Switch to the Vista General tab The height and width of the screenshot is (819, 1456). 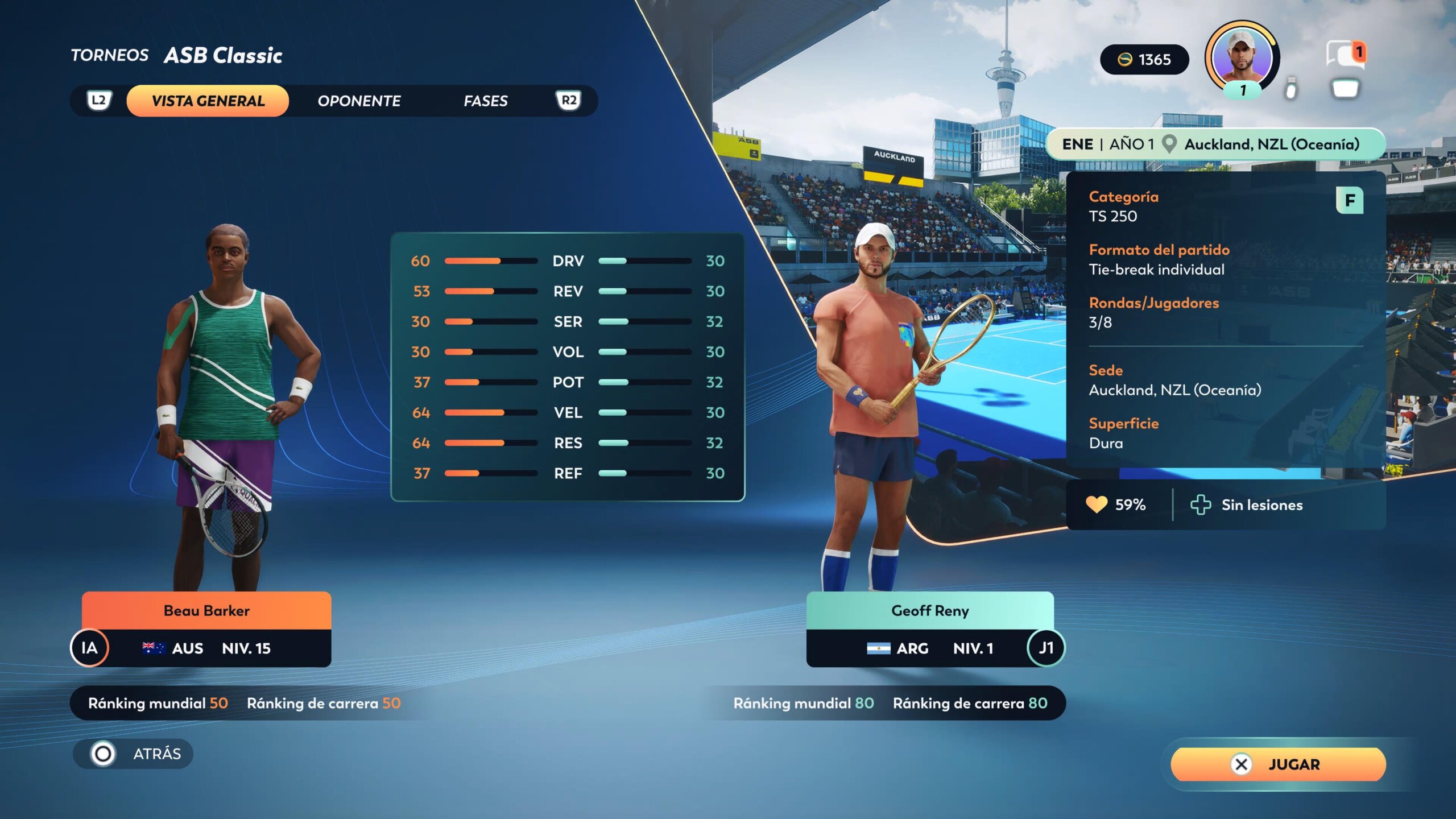[x=208, y=101]
